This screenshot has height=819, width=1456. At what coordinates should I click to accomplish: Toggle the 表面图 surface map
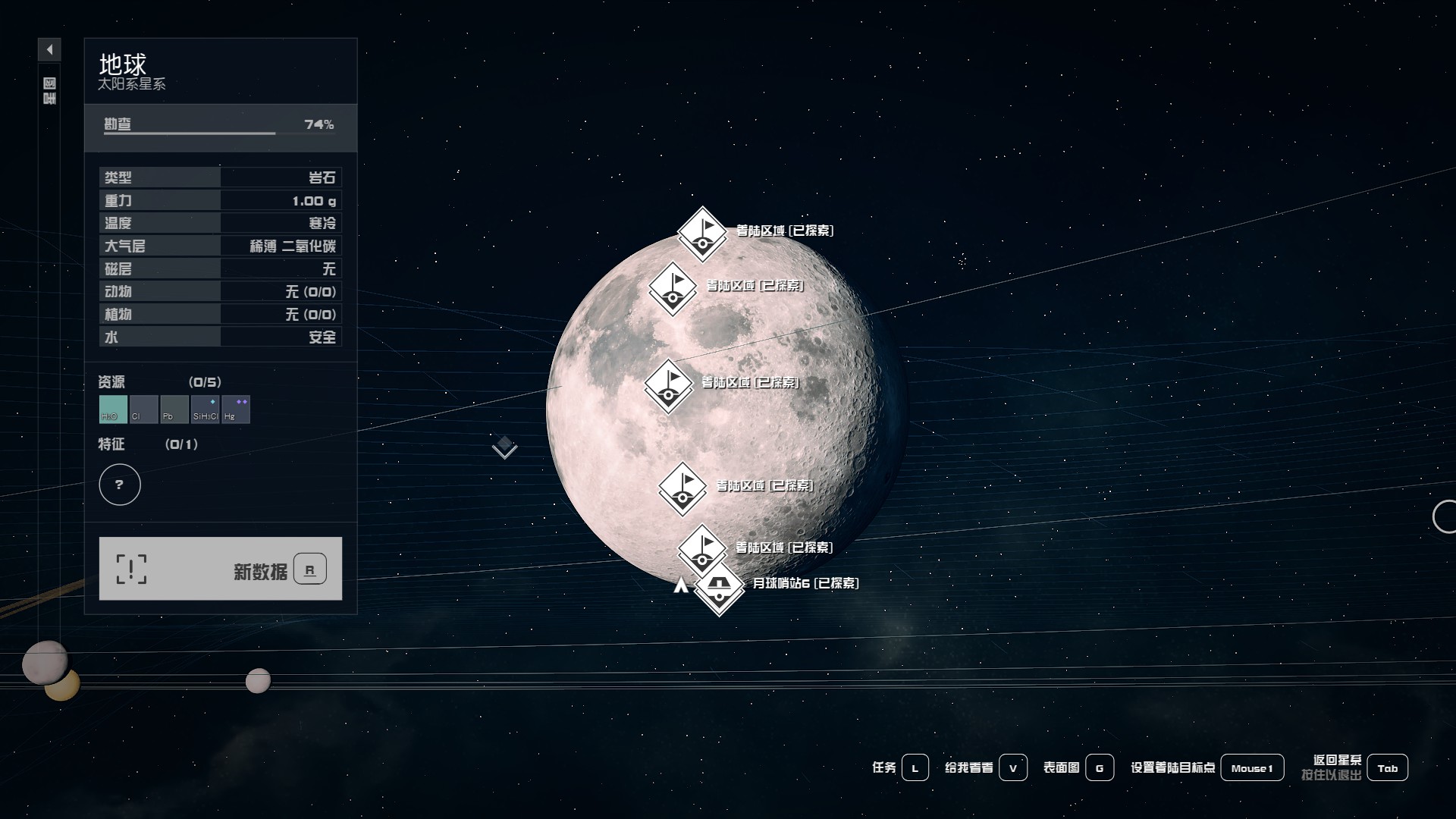[1100, 768]
